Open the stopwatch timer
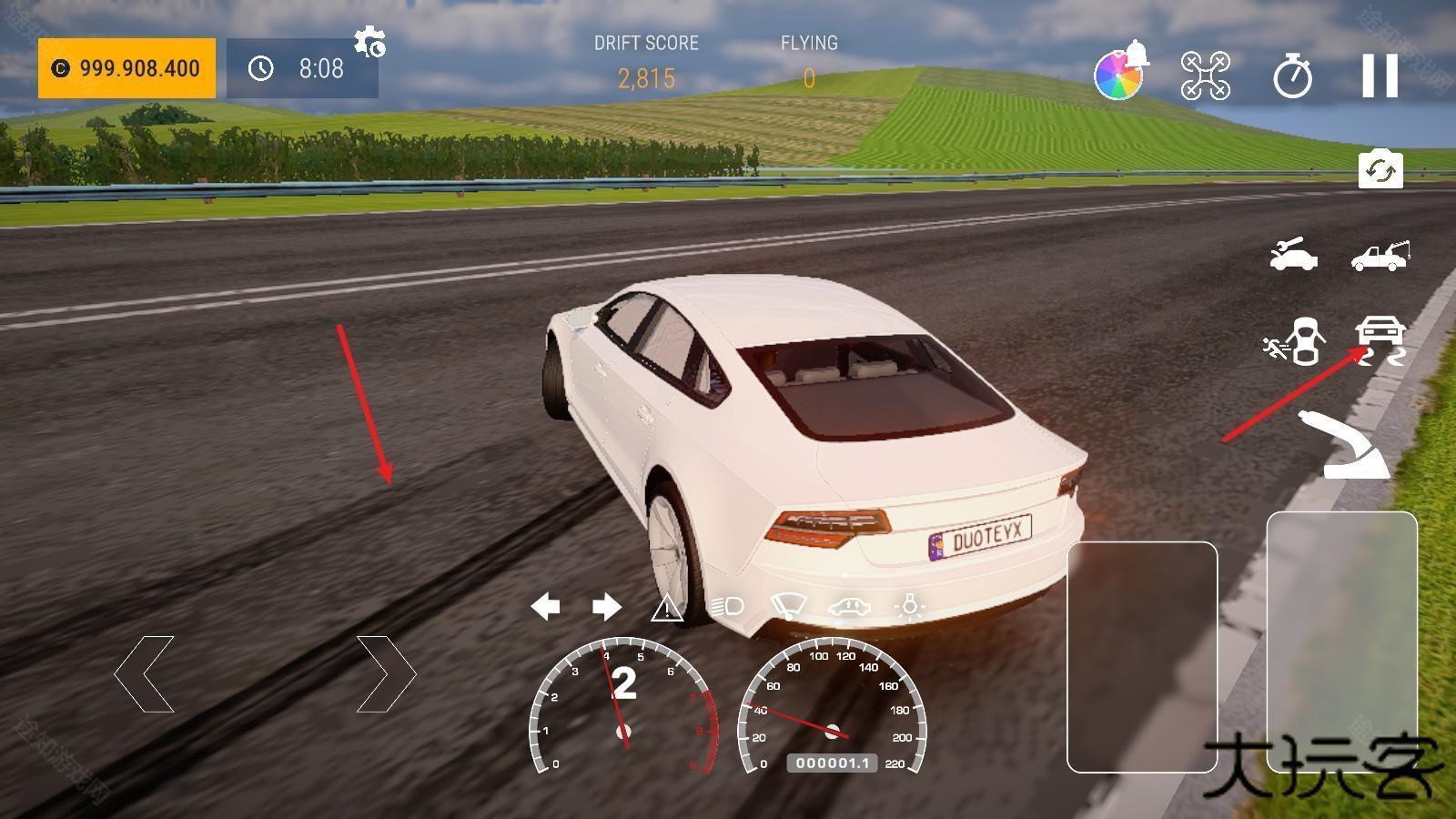 click(1292, 76)
